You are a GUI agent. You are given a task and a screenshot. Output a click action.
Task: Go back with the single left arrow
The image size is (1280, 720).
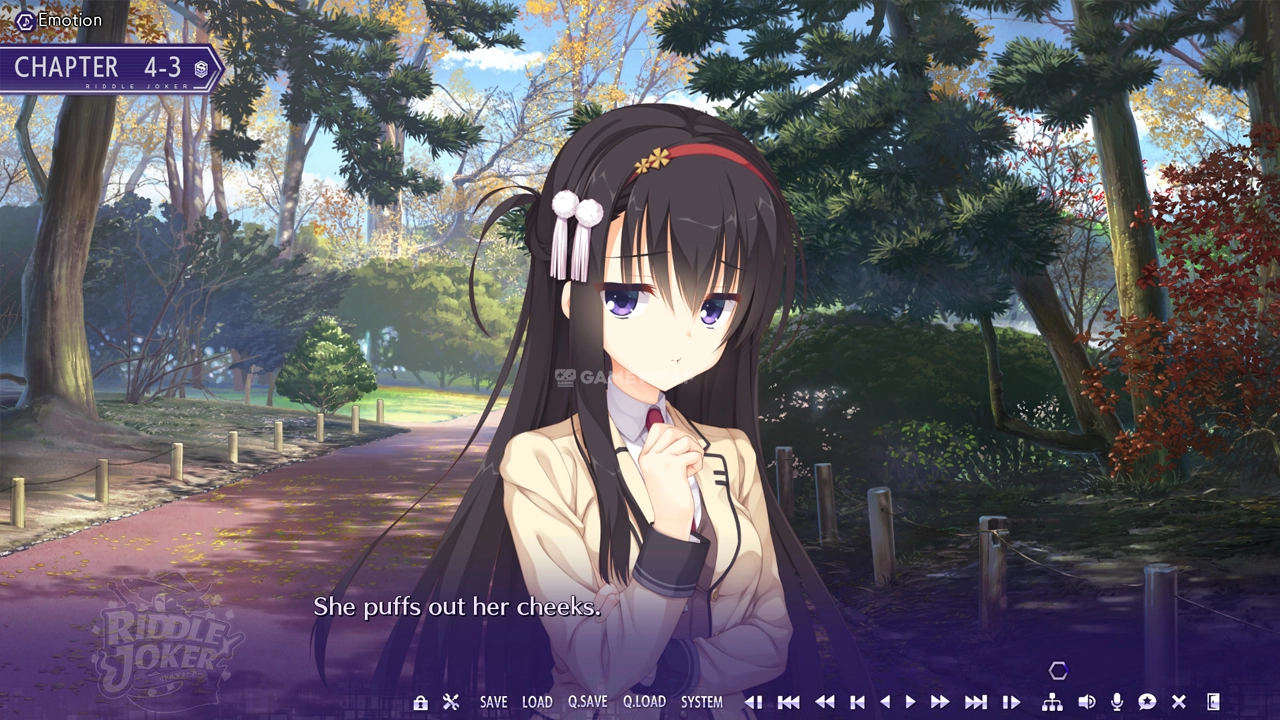coord(884,702)
